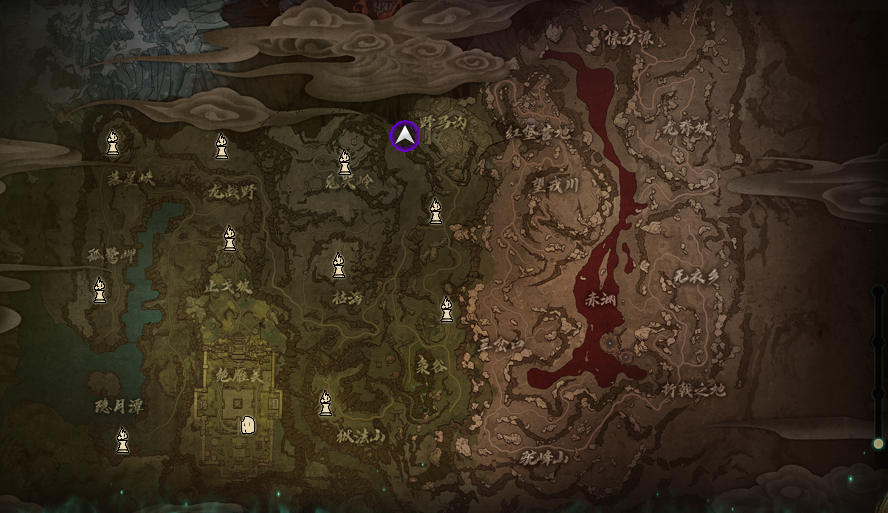Screen dimensions: 888x513
Task: Select the white stone marker in 绝雁关
Action: 246,425
